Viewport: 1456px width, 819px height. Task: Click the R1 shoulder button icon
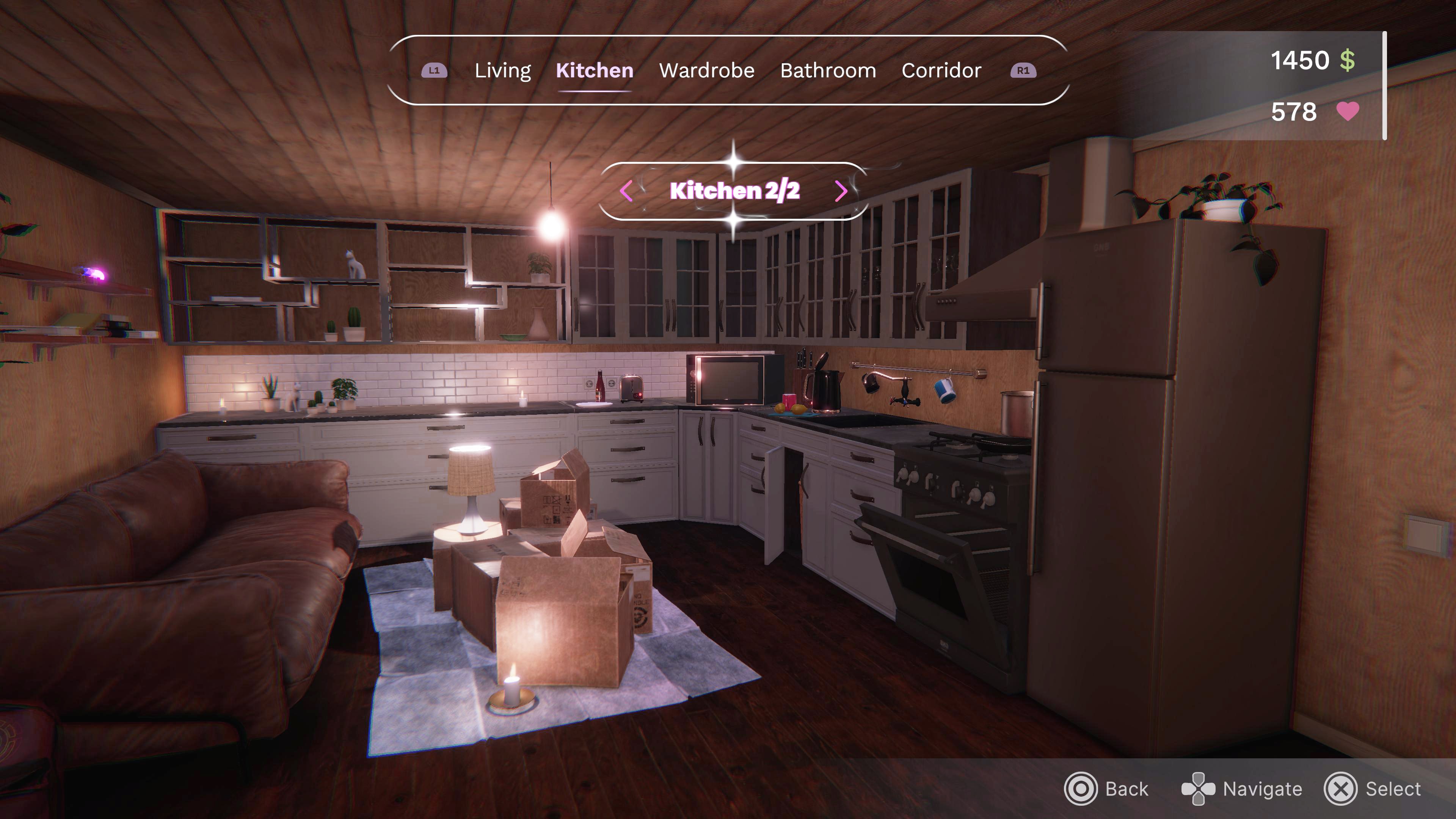pyautogui.click(x=1024, y=70)
